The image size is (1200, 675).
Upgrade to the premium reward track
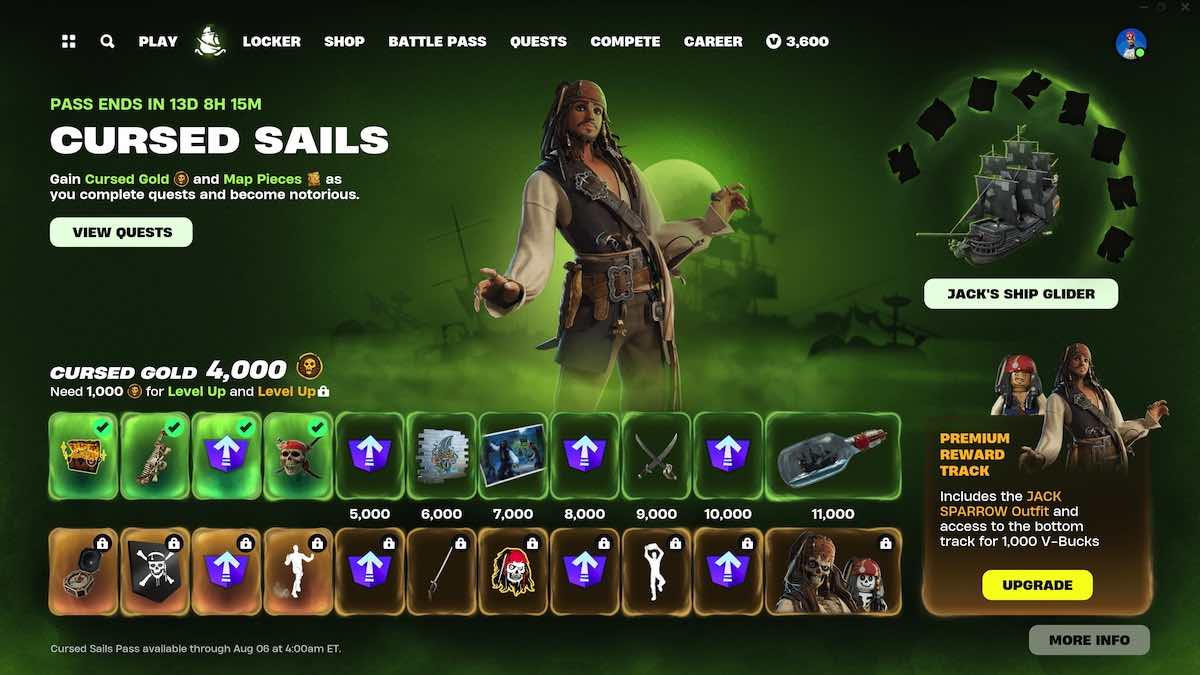coord(1037,585)
